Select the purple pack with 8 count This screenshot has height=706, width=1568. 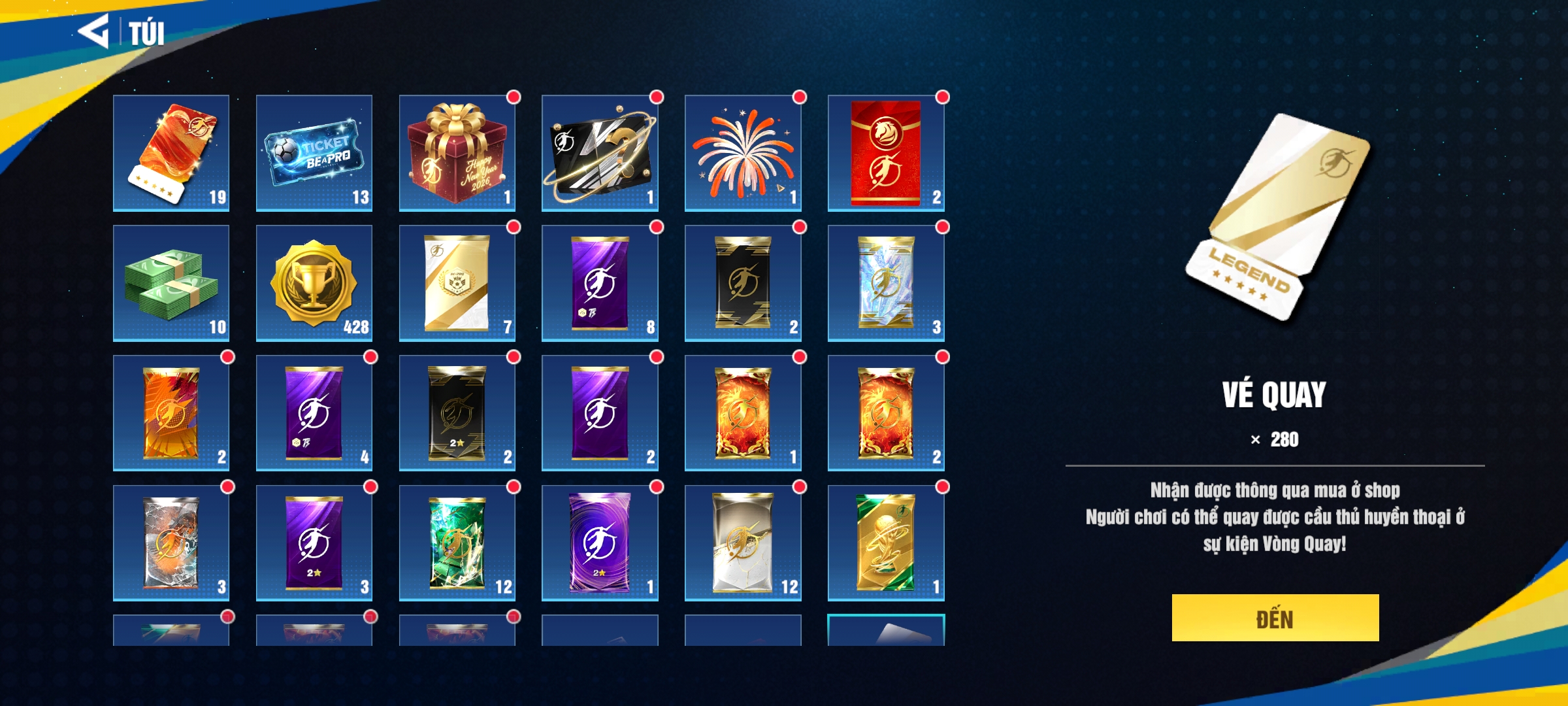pyautogui.click(x=600, y=283)
